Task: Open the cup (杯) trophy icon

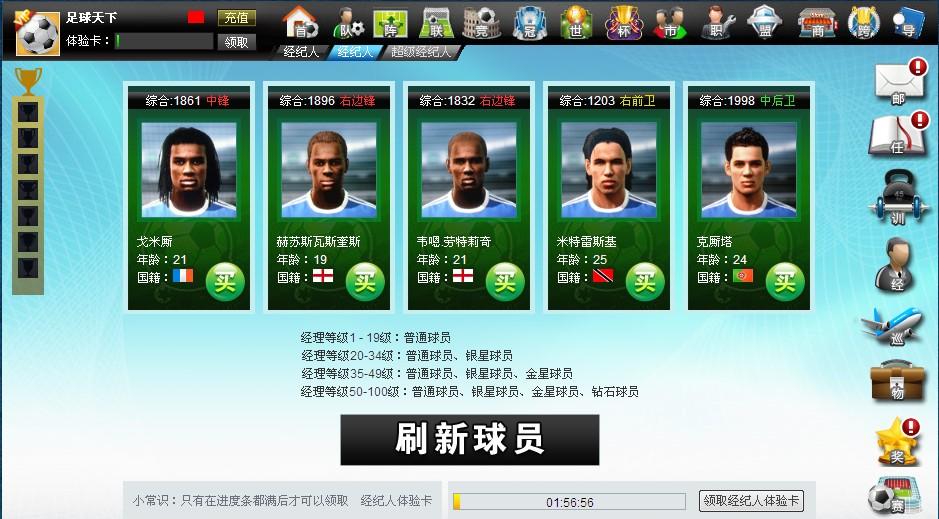Action: (624, 21)
